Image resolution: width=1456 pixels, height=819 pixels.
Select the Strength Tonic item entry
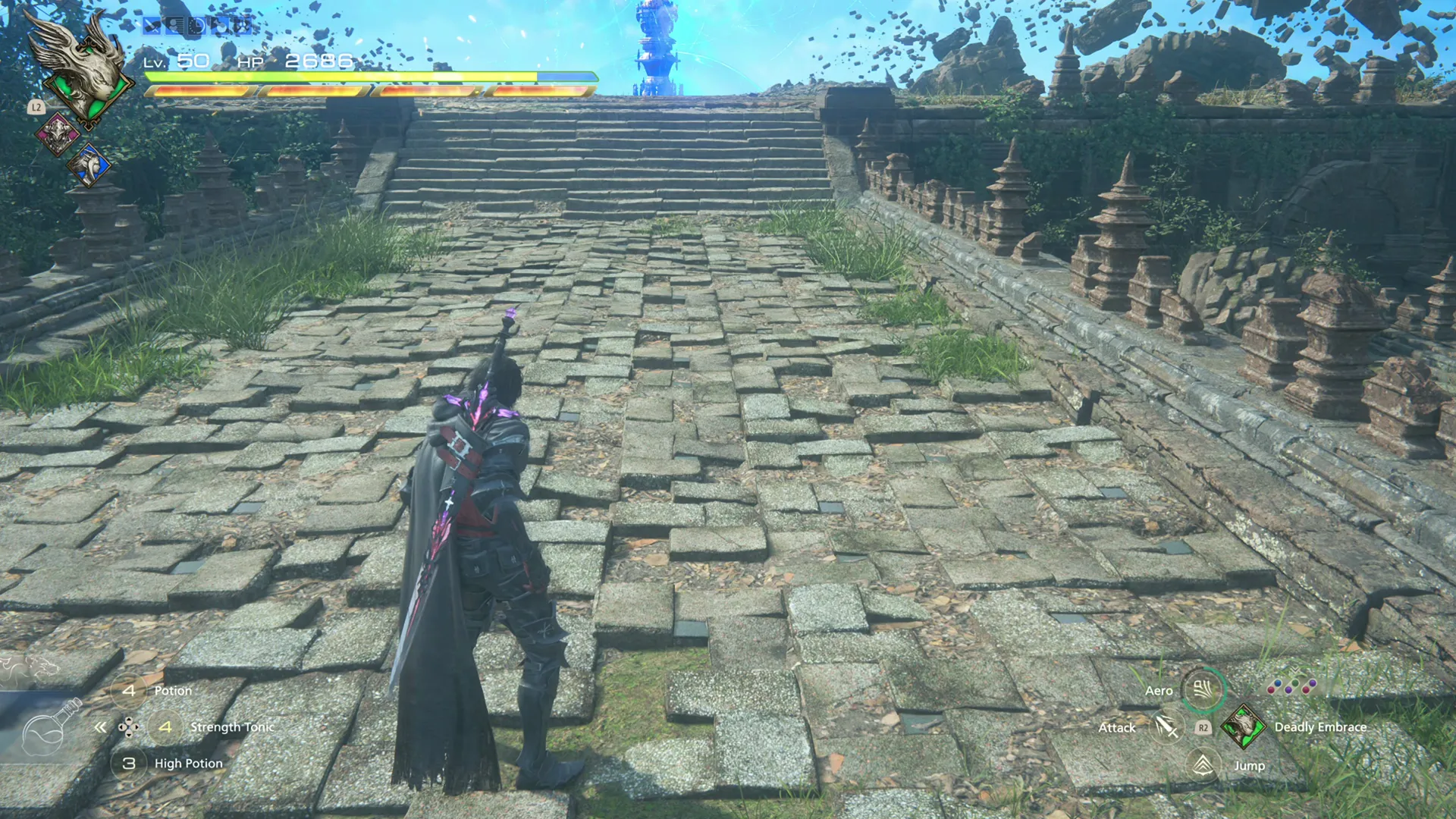coord(231,726)
